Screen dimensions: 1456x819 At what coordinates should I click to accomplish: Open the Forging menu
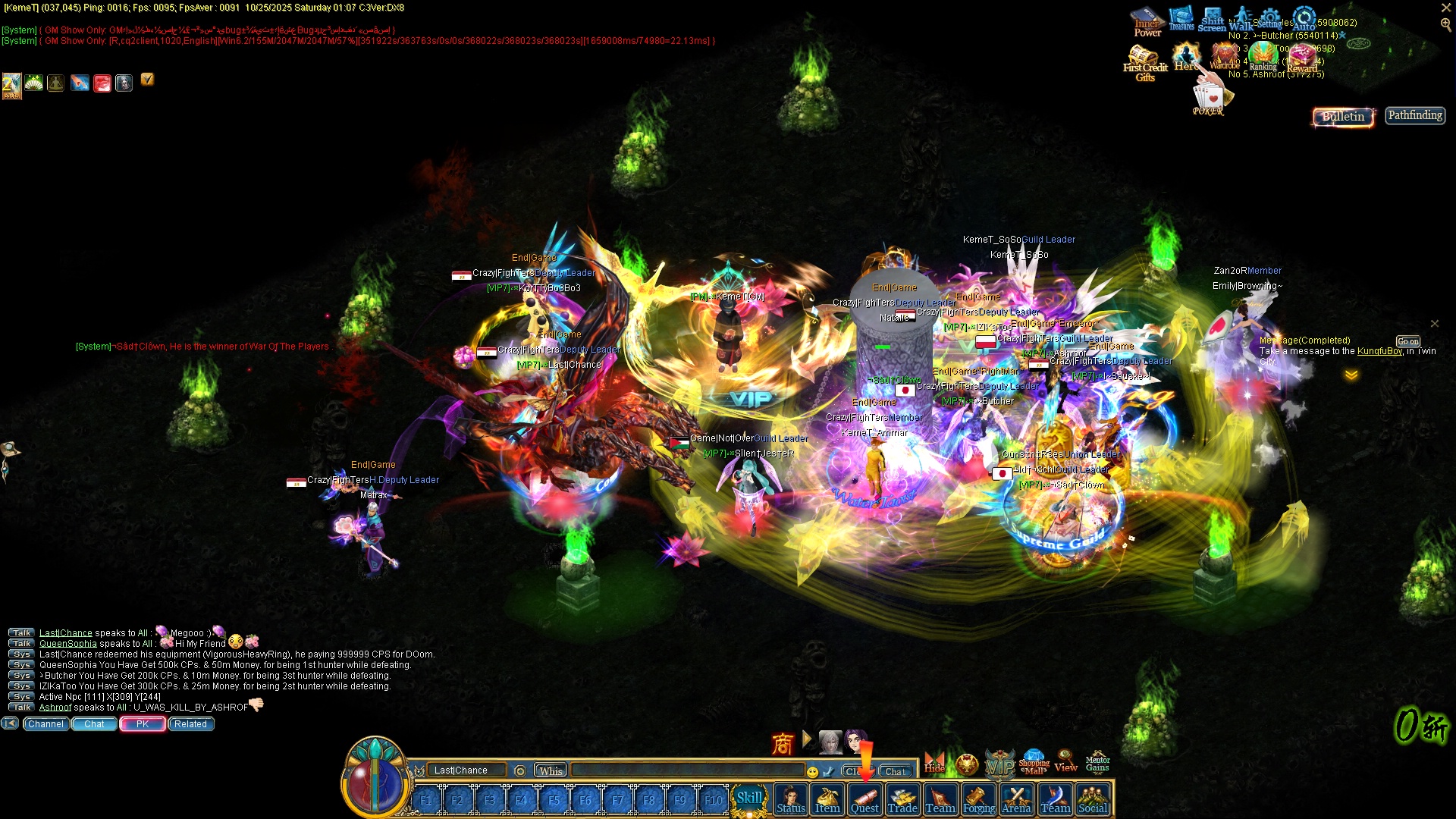pos(979,801)
